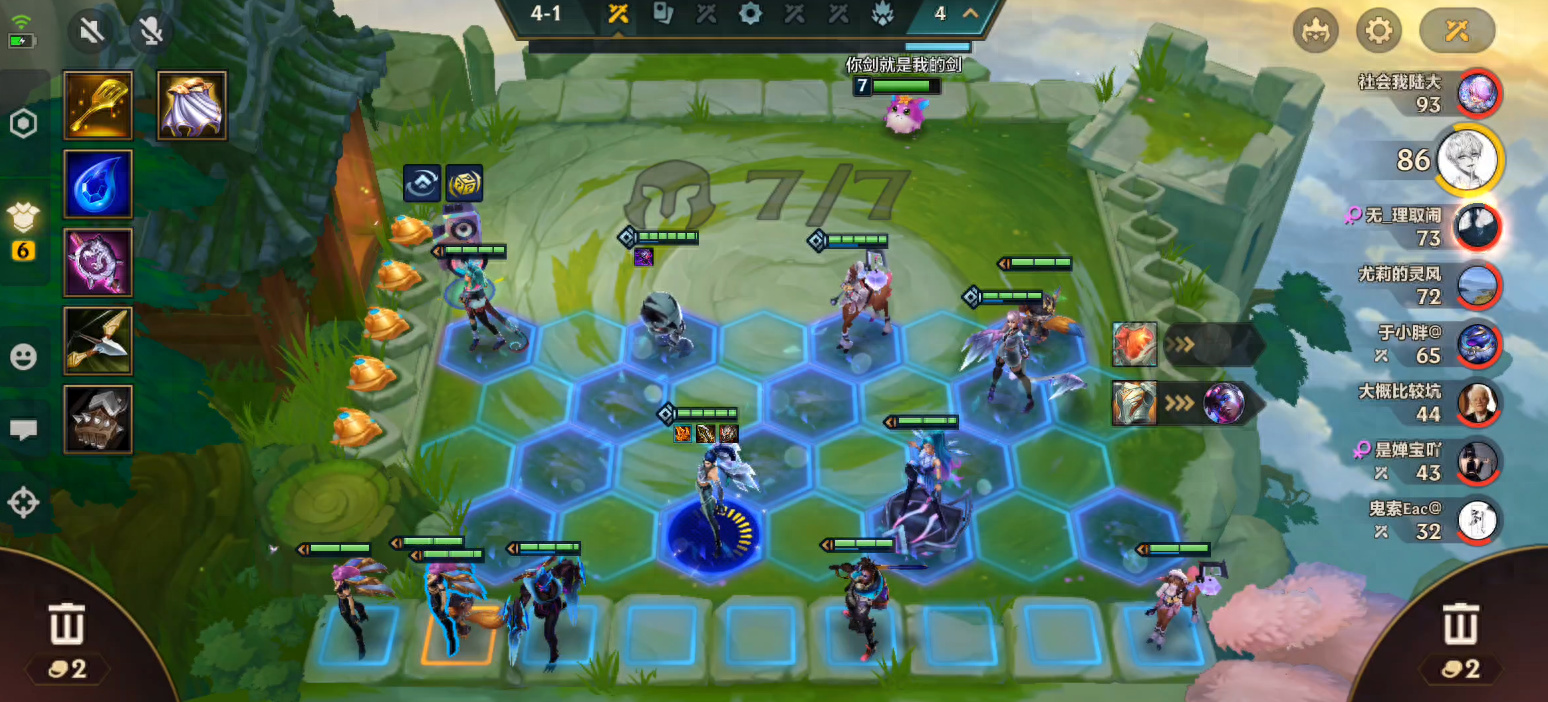View player 鬼索Eac@'s board
Image resolution: width=1548 pixels, height=702 pixels.
click(x=1478, y=520)
